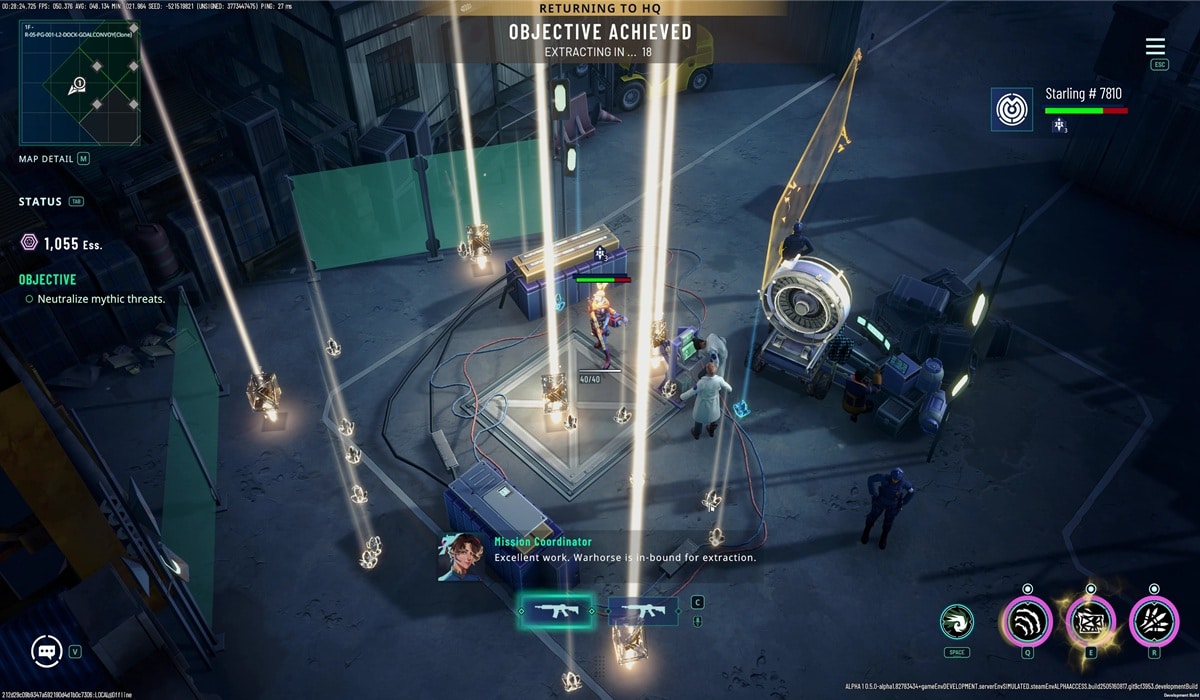1200x700 pixels.
Task: Fire the bullet barrage ability
Action: tap(1154, 622)
